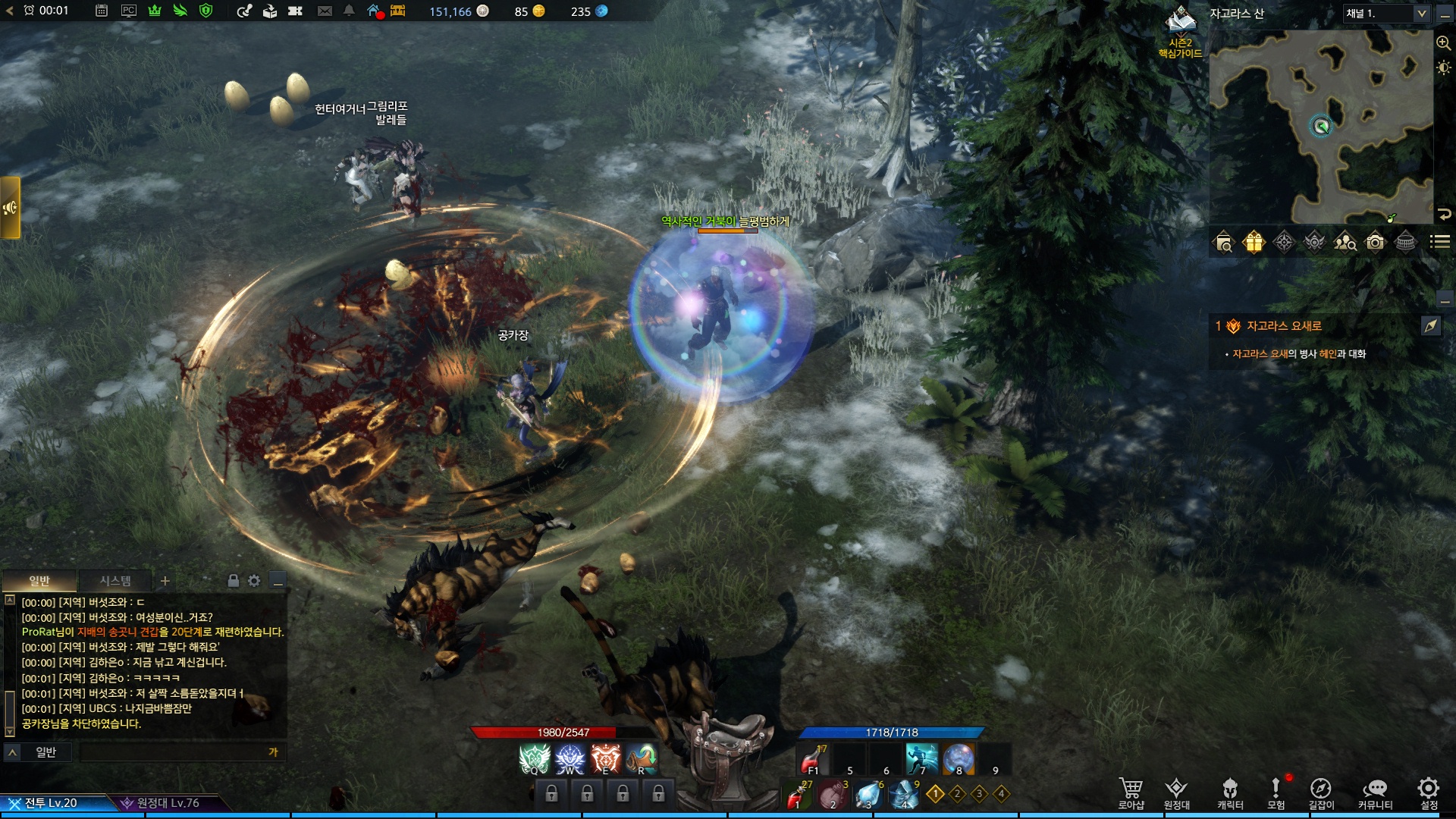Image resolution: width=1456 pixels, height=819 pixels.
Task: Open the 커뮤니티 community menu
Action: (1375, 792)
